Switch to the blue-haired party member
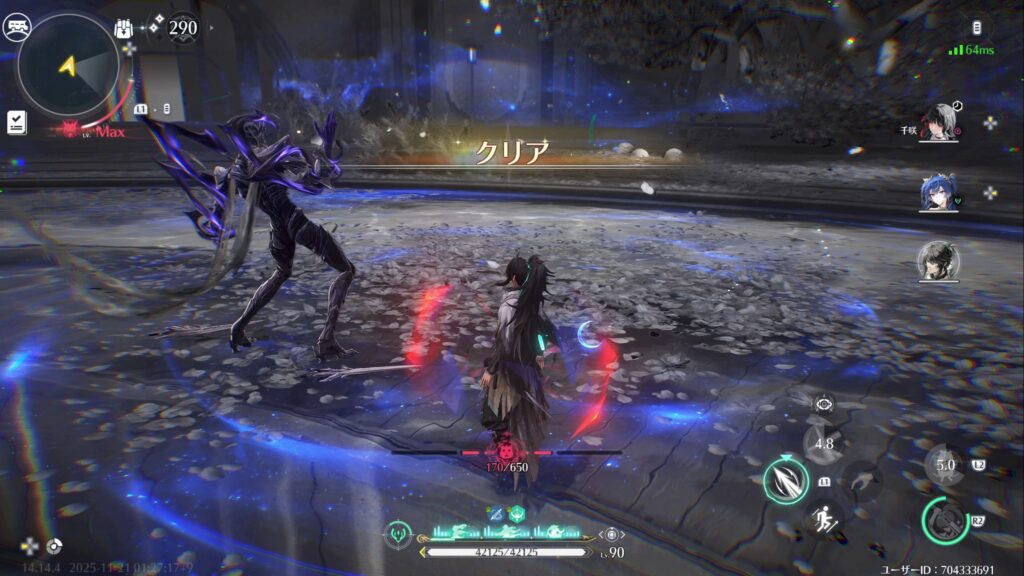Viewport: 1024px width, 576px height. (939, 193)
